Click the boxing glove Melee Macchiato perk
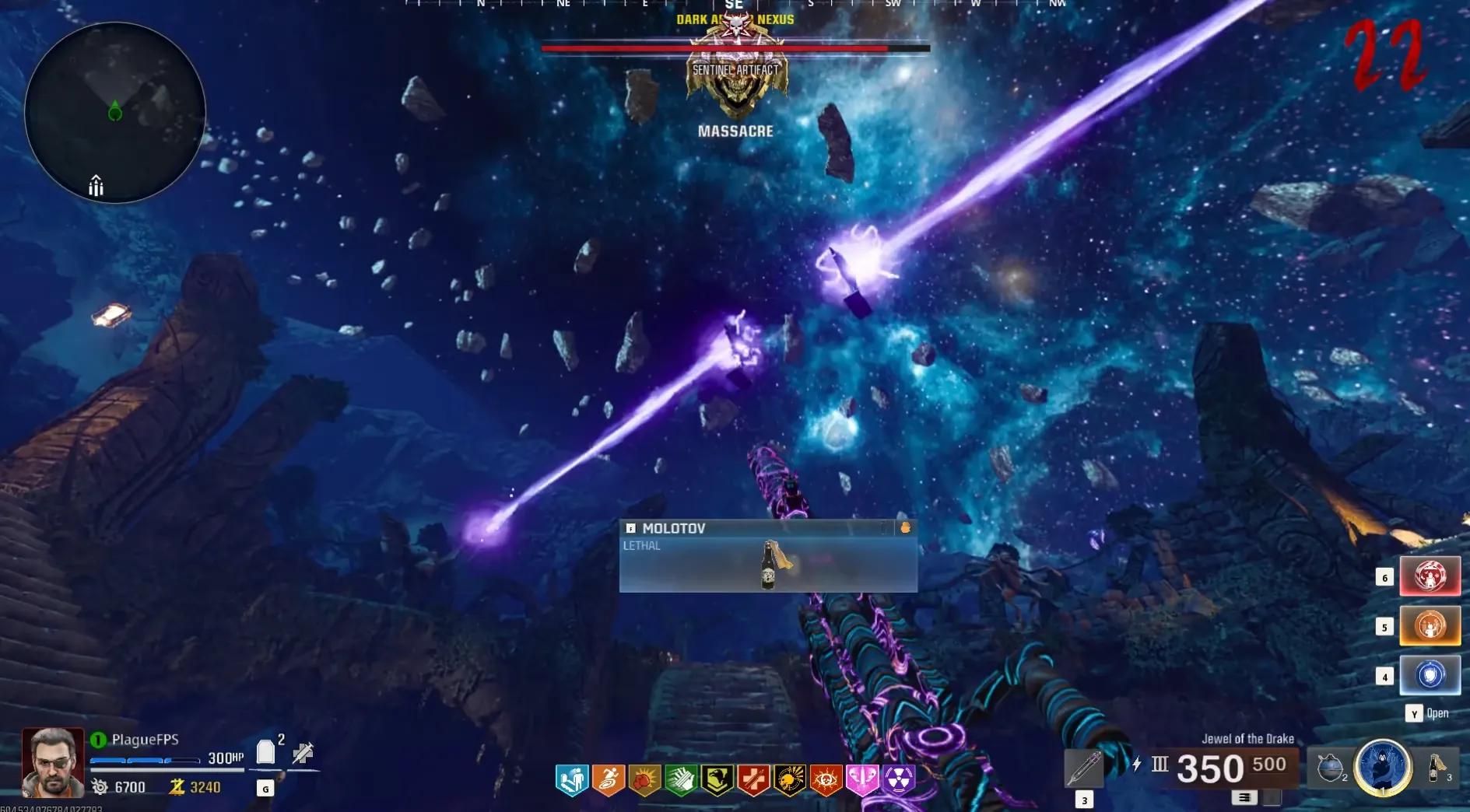 pyautogui.click(x=644, y=779)
